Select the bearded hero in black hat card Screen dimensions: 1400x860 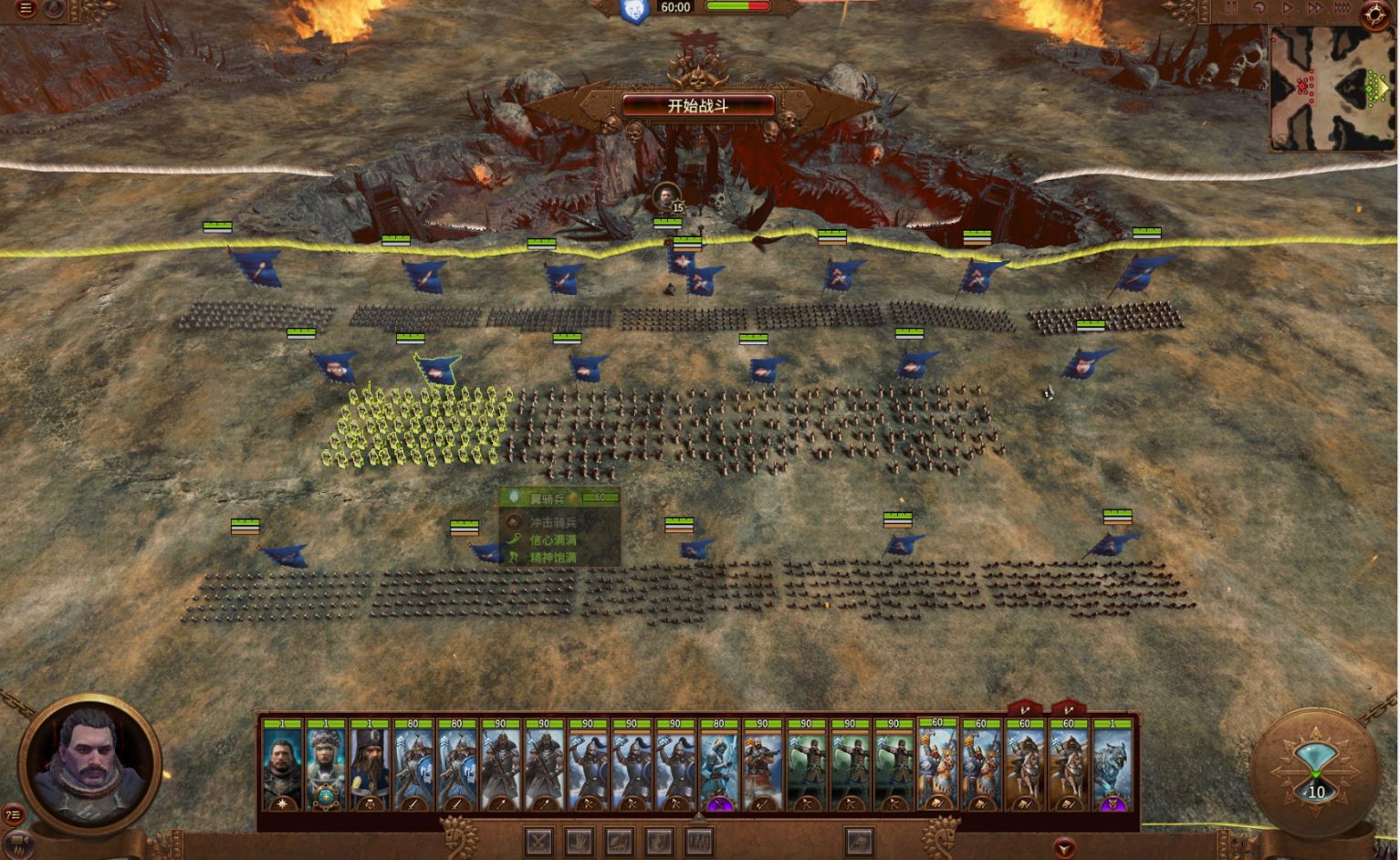point(370,765)
